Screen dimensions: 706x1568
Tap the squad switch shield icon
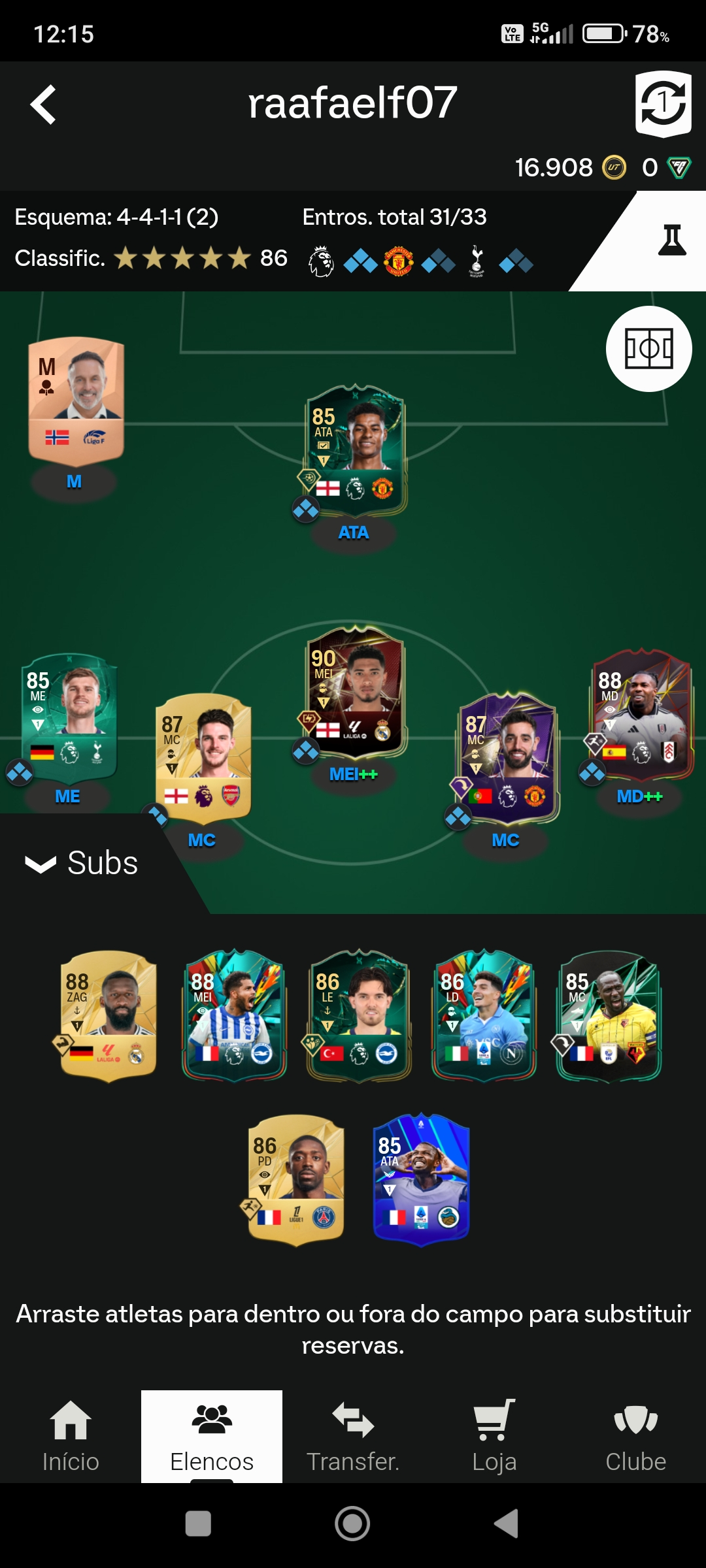pyautogui.click(x=663, y=104)
